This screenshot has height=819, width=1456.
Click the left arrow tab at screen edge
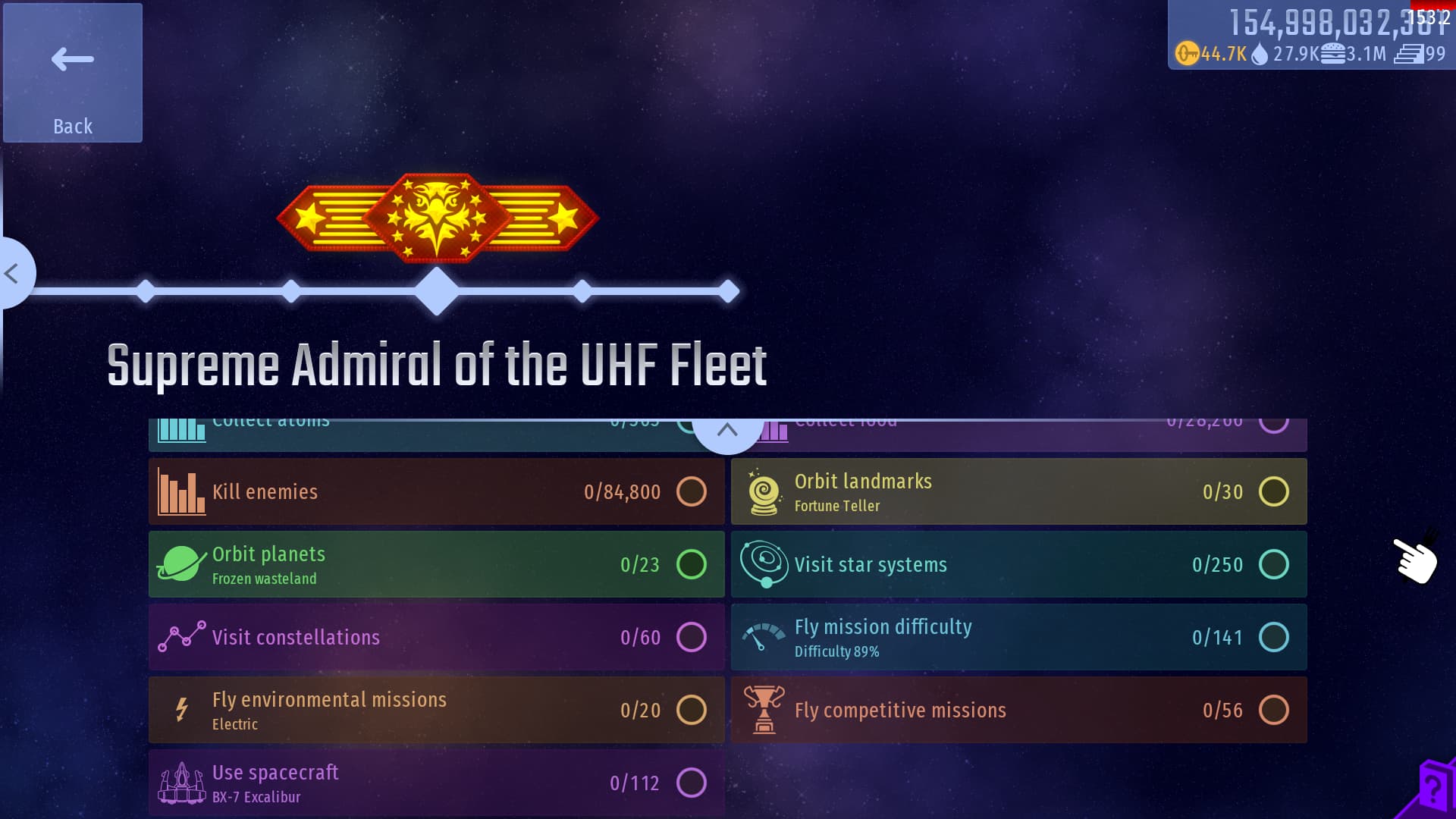tap(14, 273)
